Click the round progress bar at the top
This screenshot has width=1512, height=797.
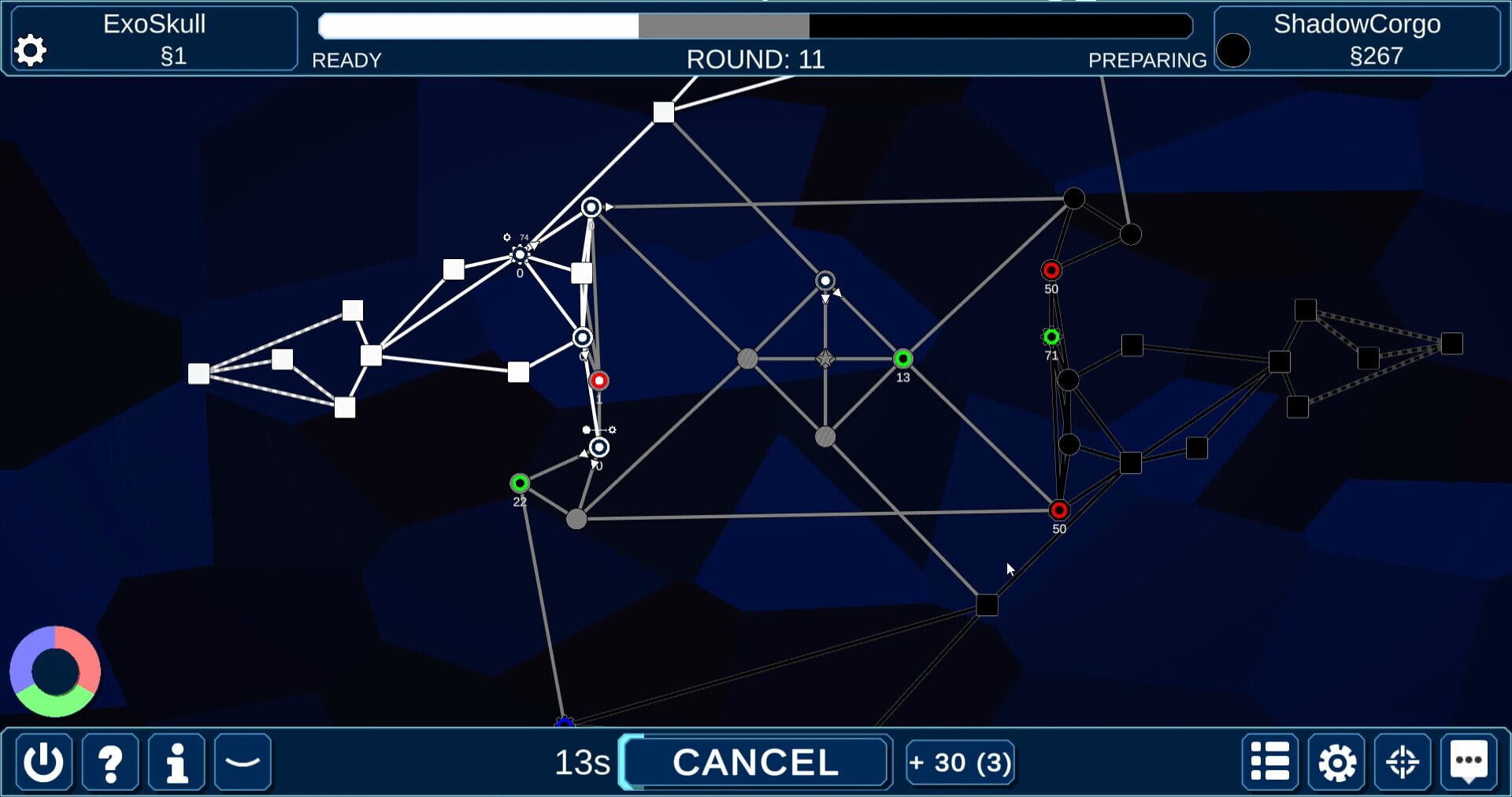tap(754, 26)
